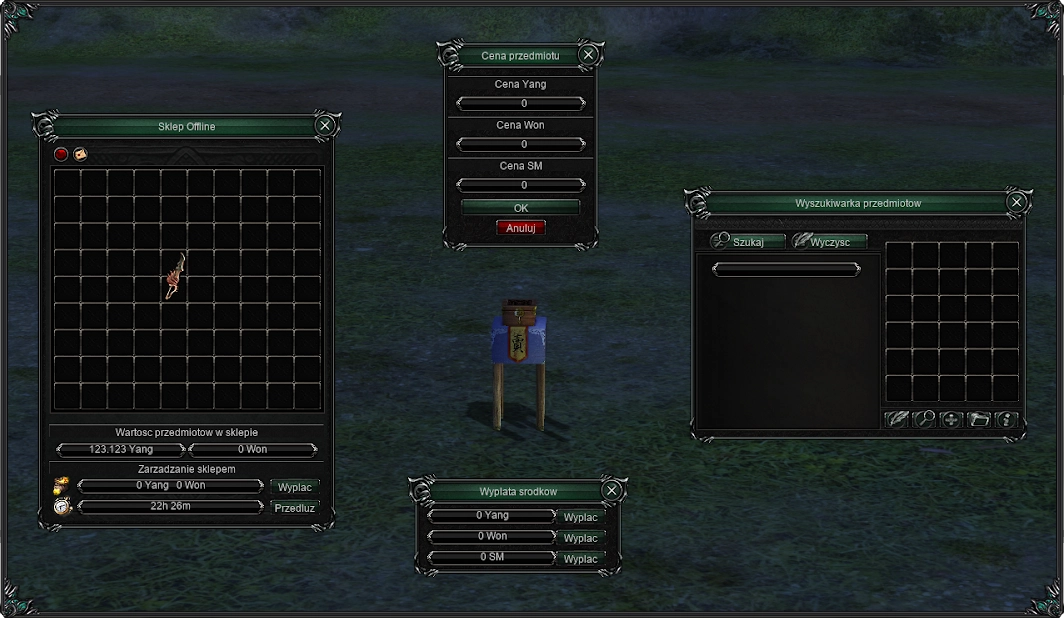The height and width of the screenshot is (618, 1064).
Task: Start item search with Szukaj
Action: click(747, 242)
